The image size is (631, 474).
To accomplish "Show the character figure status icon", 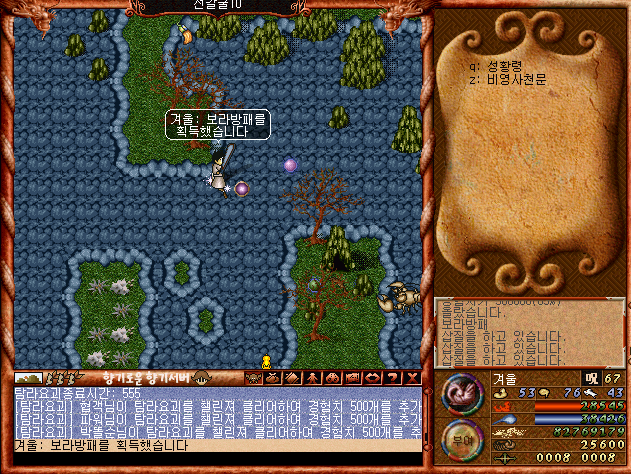I will point(312,378).
